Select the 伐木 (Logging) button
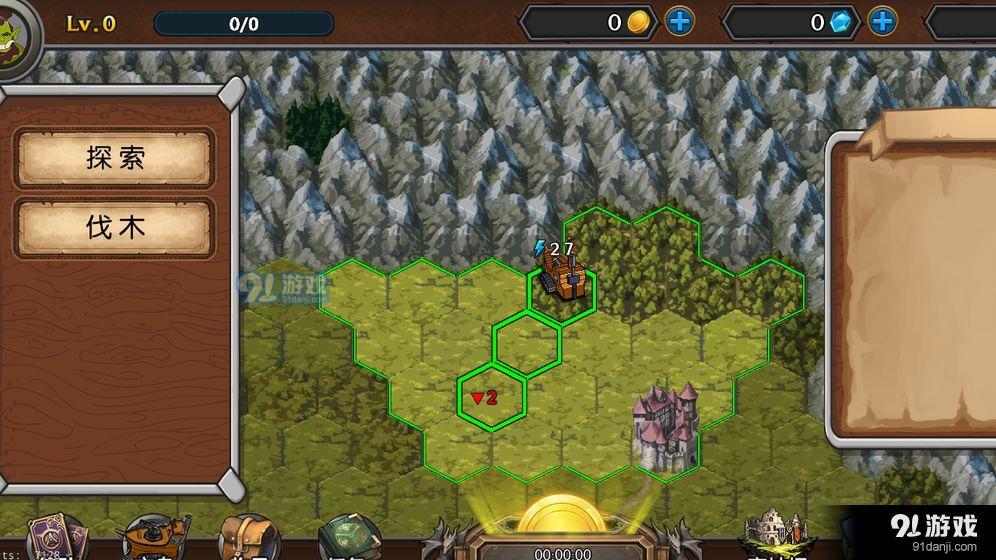 pyautogui.click(x=115, y=228)
